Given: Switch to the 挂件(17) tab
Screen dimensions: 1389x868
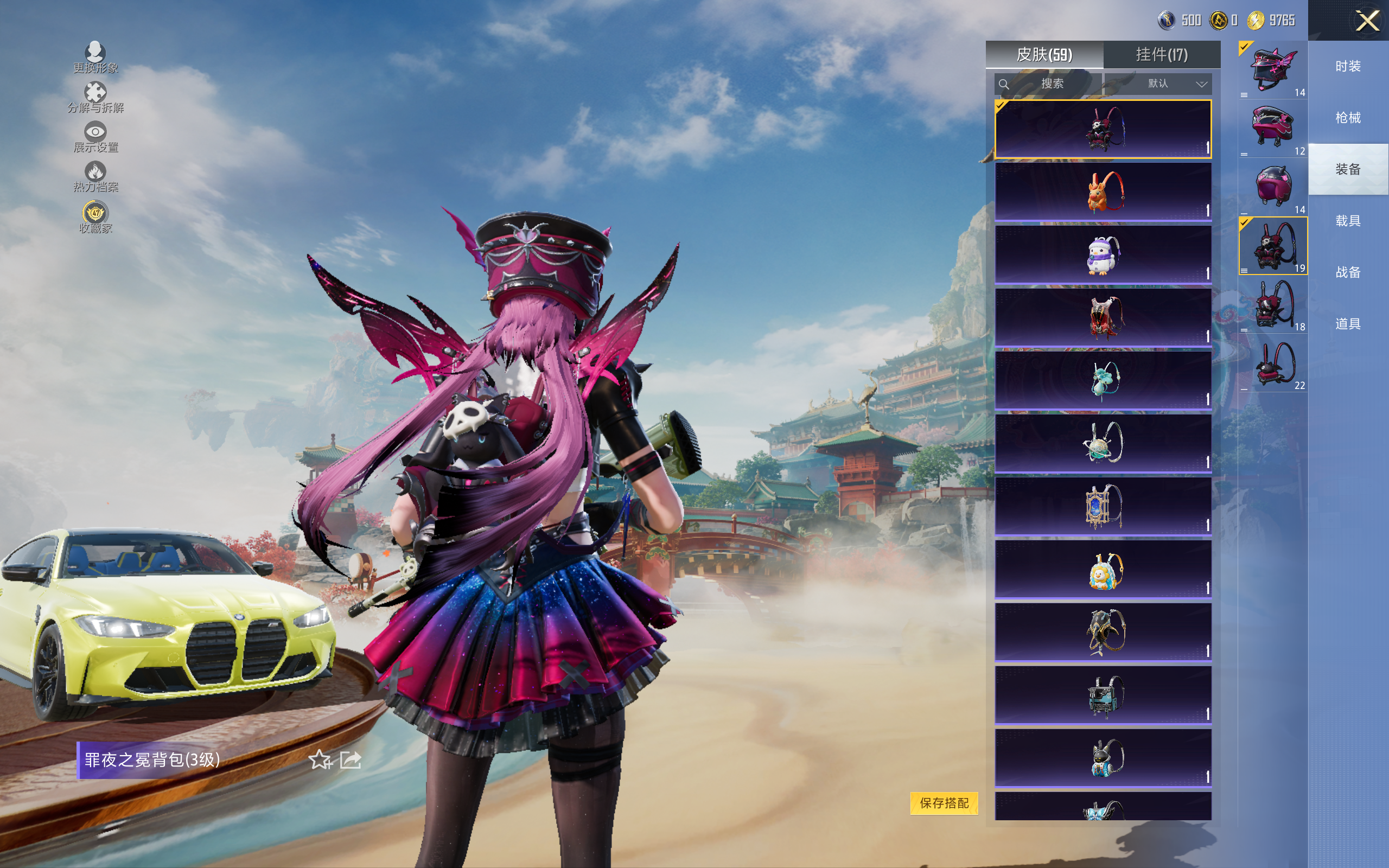Looking at the screenshot, I should pos(1161,55).
